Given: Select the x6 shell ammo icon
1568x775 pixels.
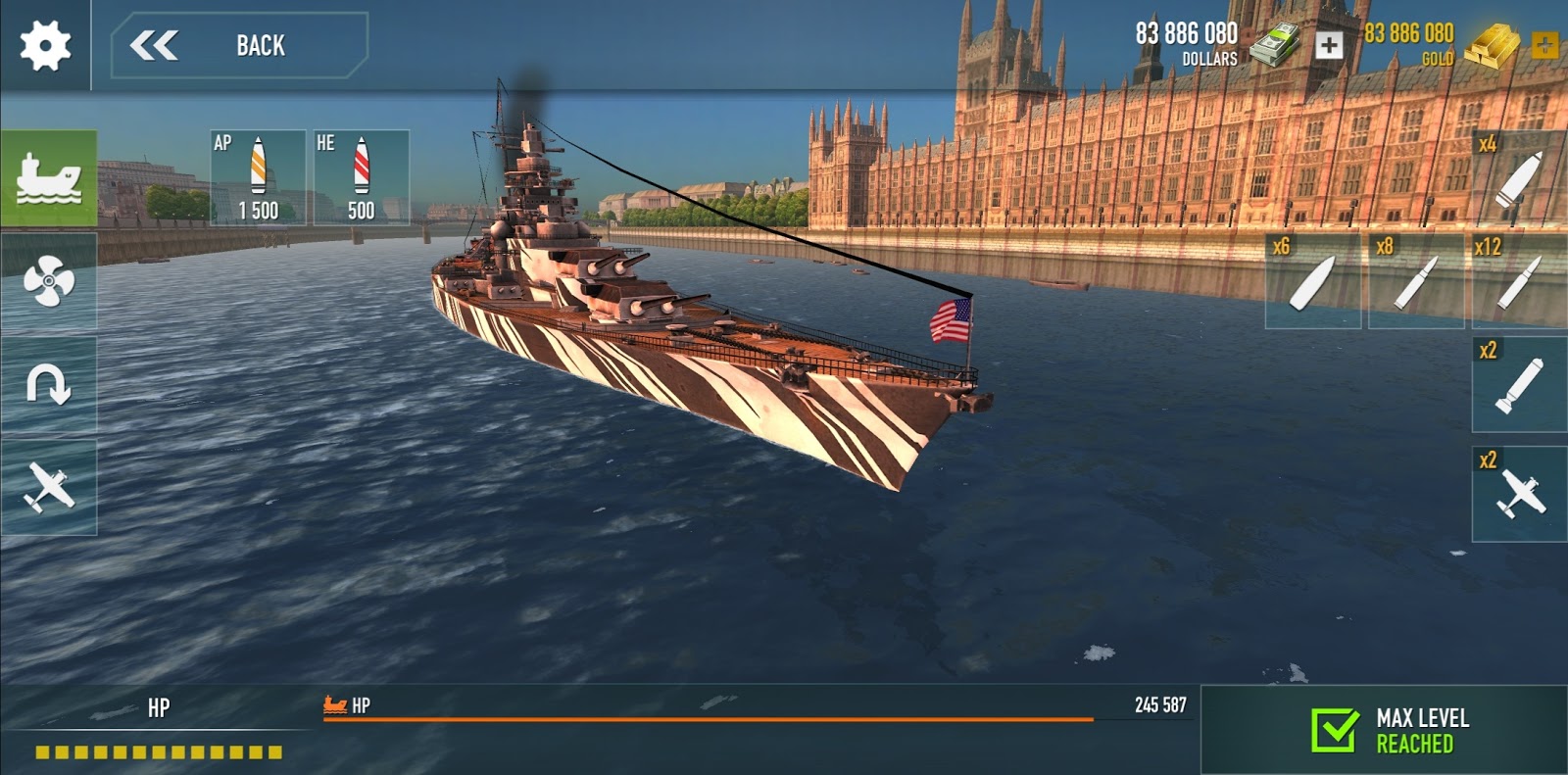Looking at the screenshot, I should (1313, 283).
